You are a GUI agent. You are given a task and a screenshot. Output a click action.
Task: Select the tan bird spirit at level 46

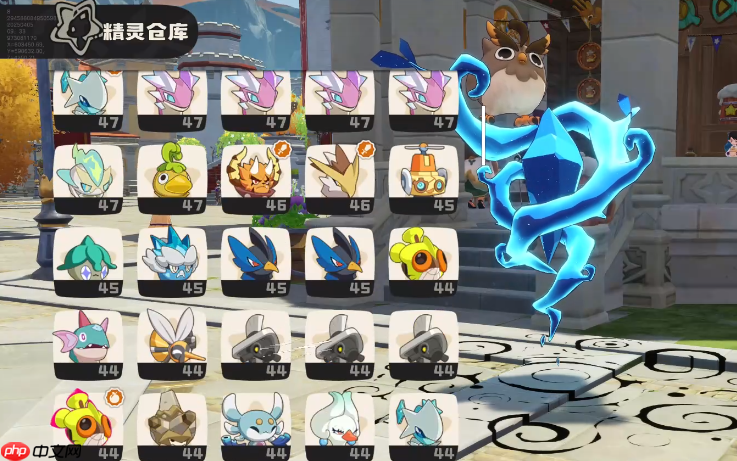340,177
